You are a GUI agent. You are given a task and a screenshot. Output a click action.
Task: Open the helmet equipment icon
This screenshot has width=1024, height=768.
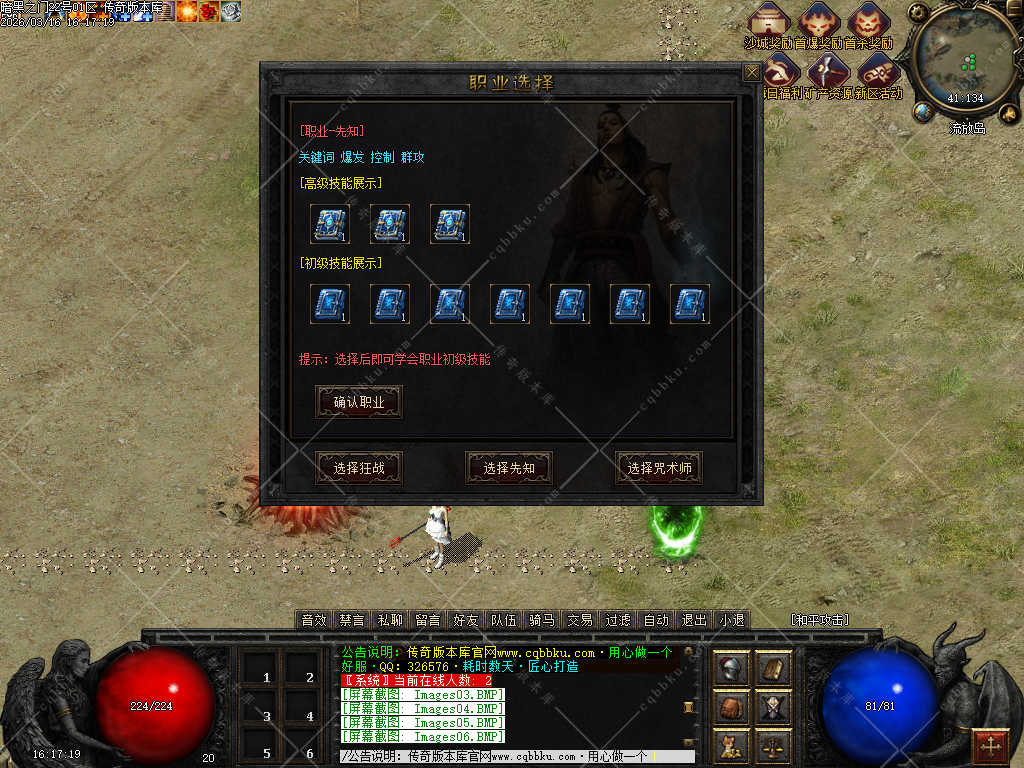tap(732, 669)
